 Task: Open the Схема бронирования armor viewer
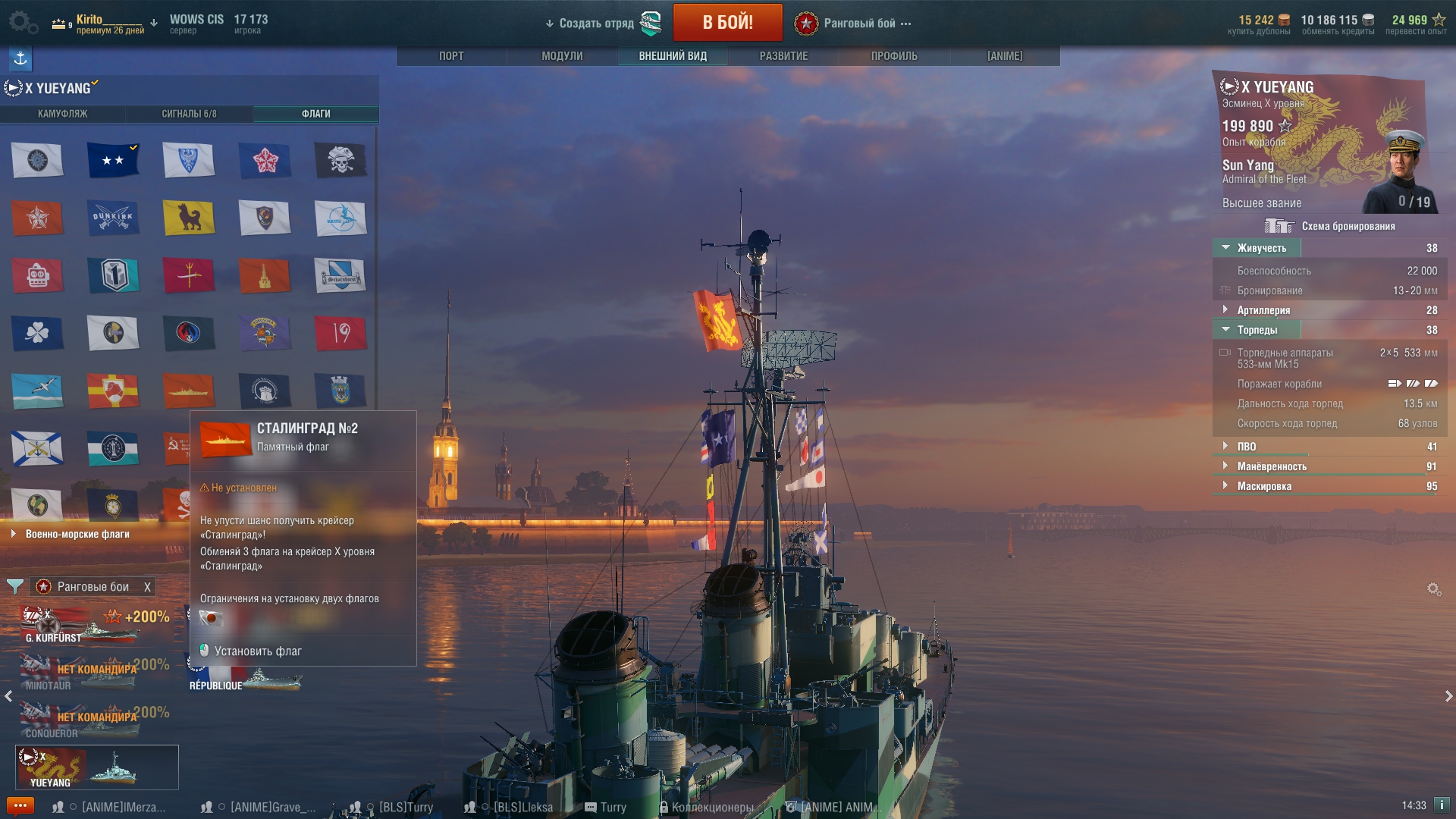(1331, 226)
